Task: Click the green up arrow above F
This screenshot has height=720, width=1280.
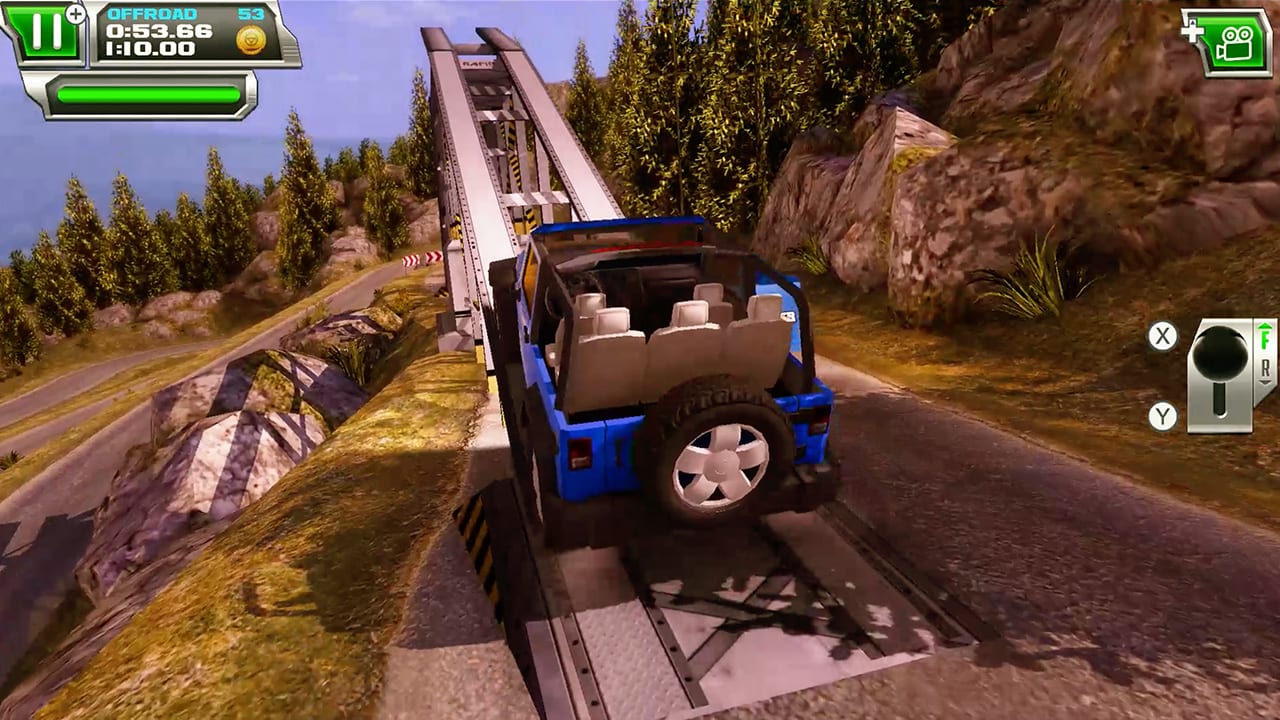Action: pos(1264,326)
